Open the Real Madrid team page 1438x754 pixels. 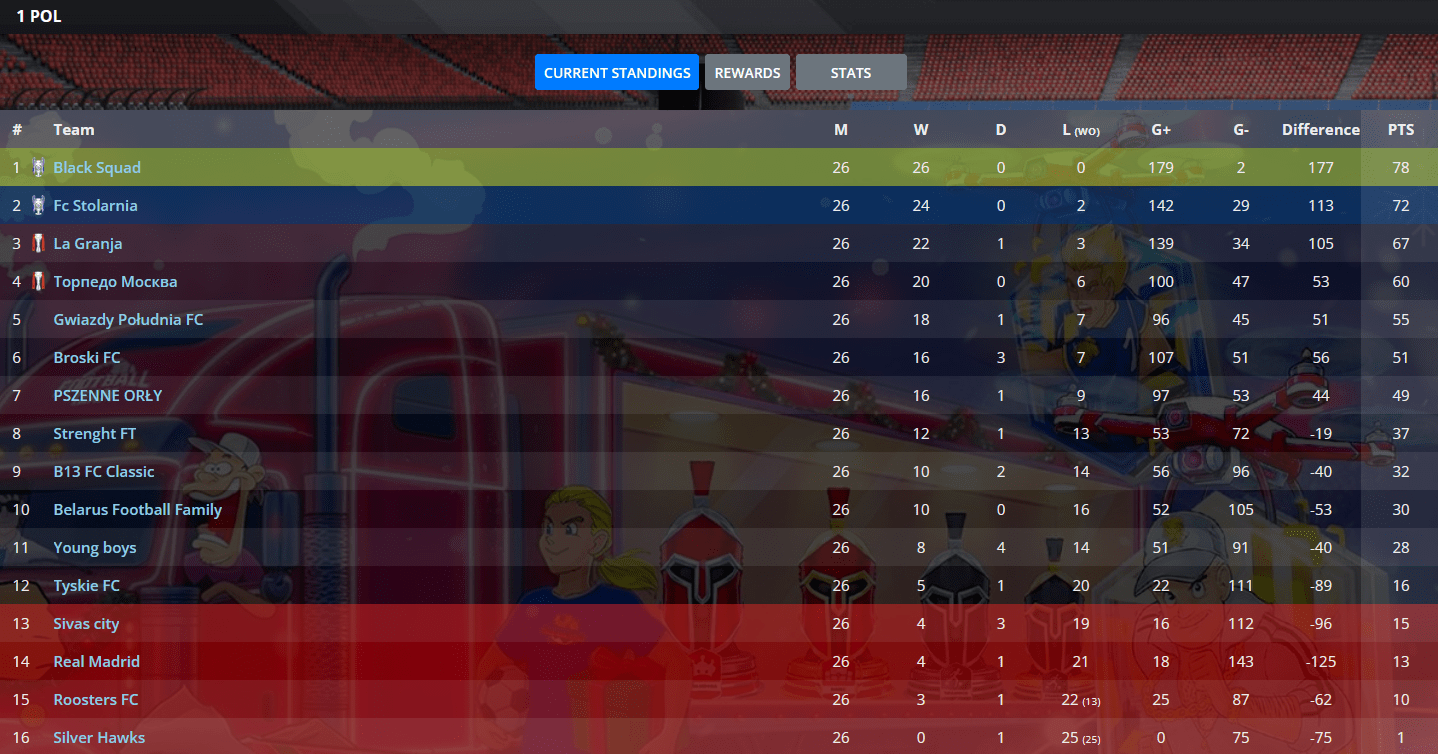tap(96, 662)
